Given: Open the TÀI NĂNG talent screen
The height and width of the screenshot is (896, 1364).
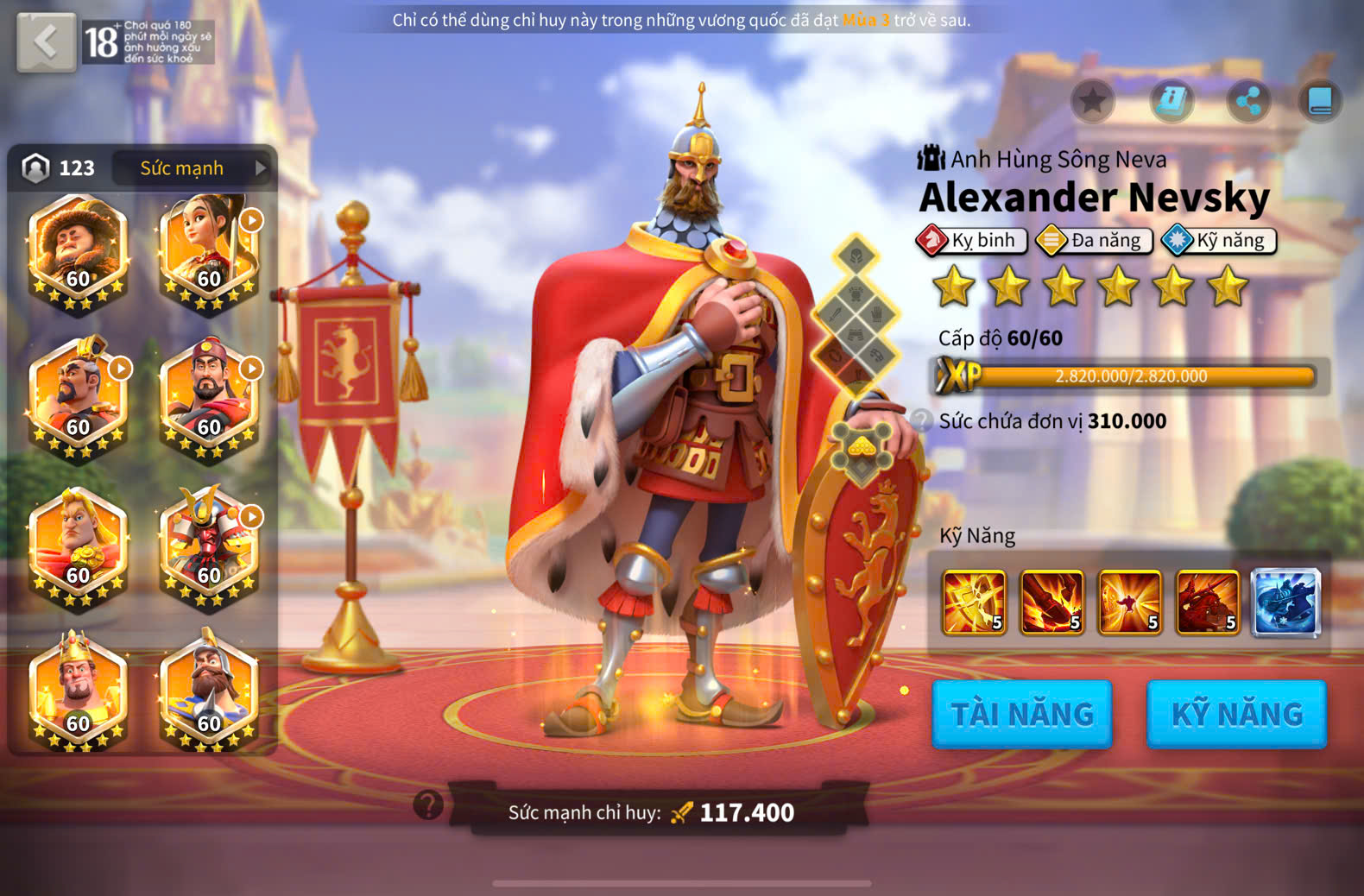Looking at the screenshot, I should (1022, 714).
